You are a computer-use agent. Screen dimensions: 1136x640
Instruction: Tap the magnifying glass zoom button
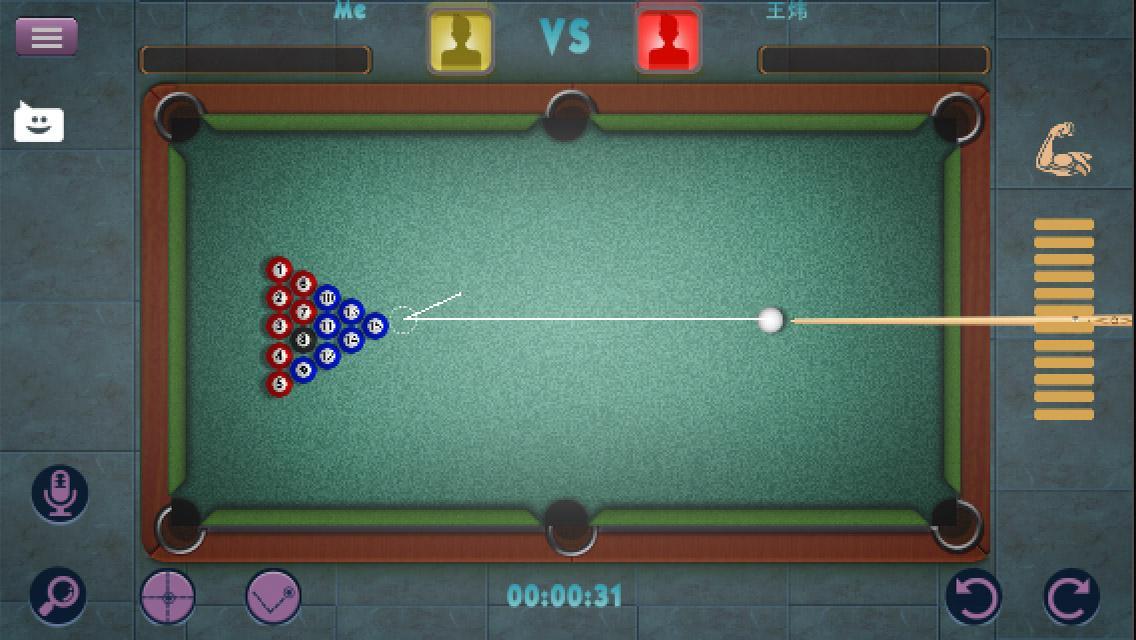tap(58, 596)
